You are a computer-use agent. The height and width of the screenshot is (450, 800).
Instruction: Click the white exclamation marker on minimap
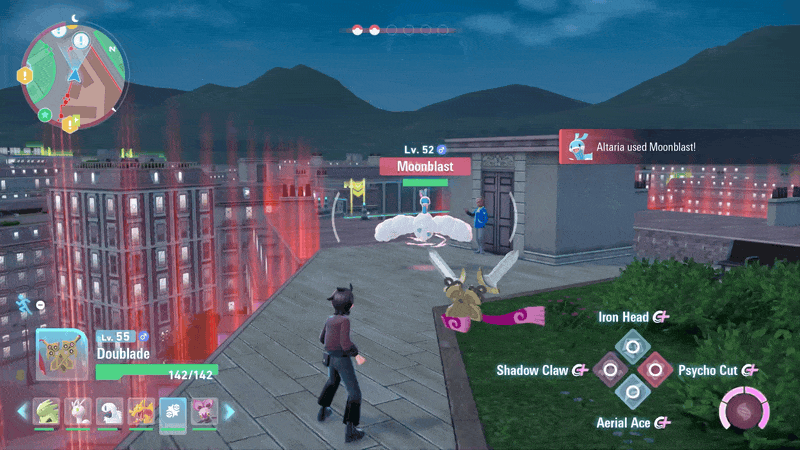81,41
